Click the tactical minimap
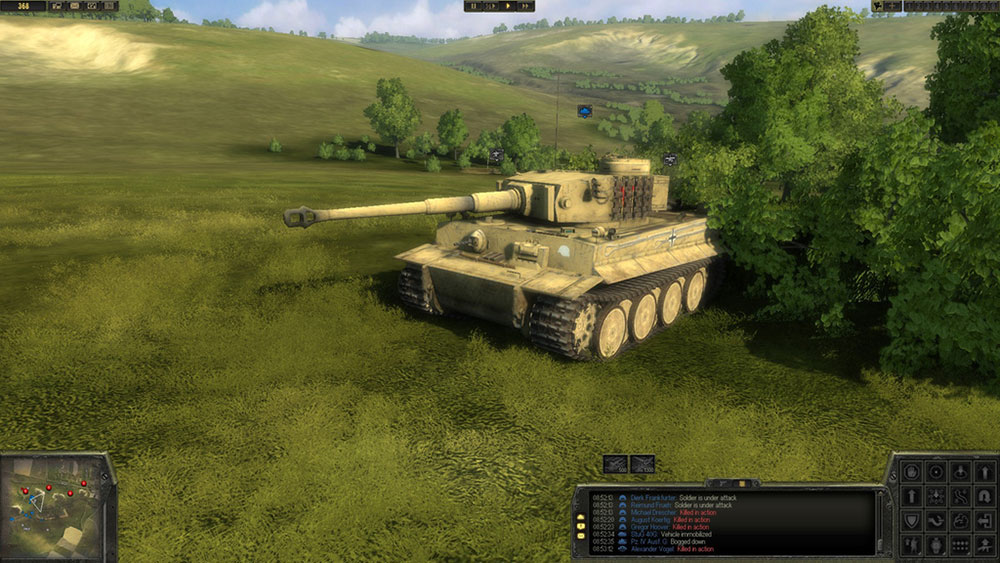This screenshot has height=563, width=1000. (x=55, y=507)
